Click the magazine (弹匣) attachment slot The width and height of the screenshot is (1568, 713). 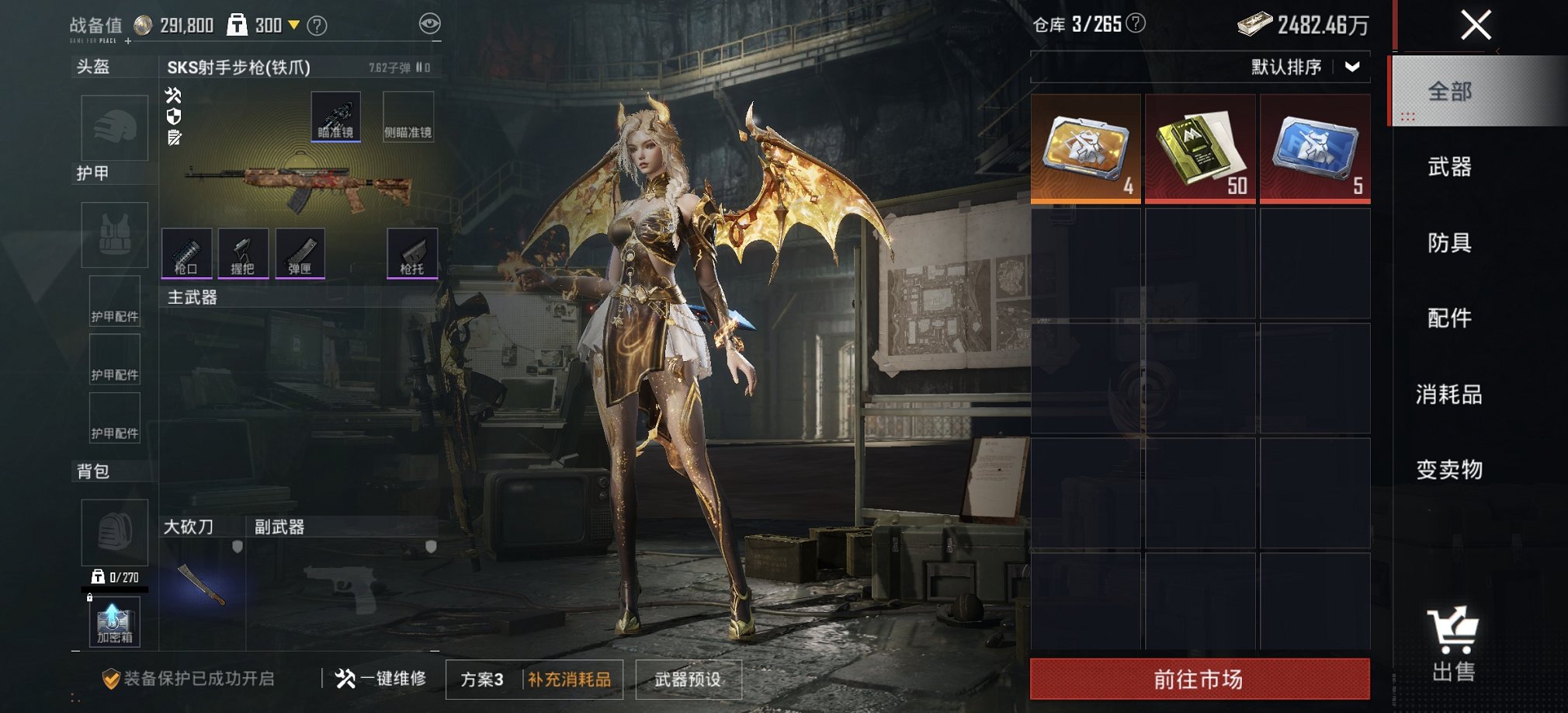coord(301,252)
